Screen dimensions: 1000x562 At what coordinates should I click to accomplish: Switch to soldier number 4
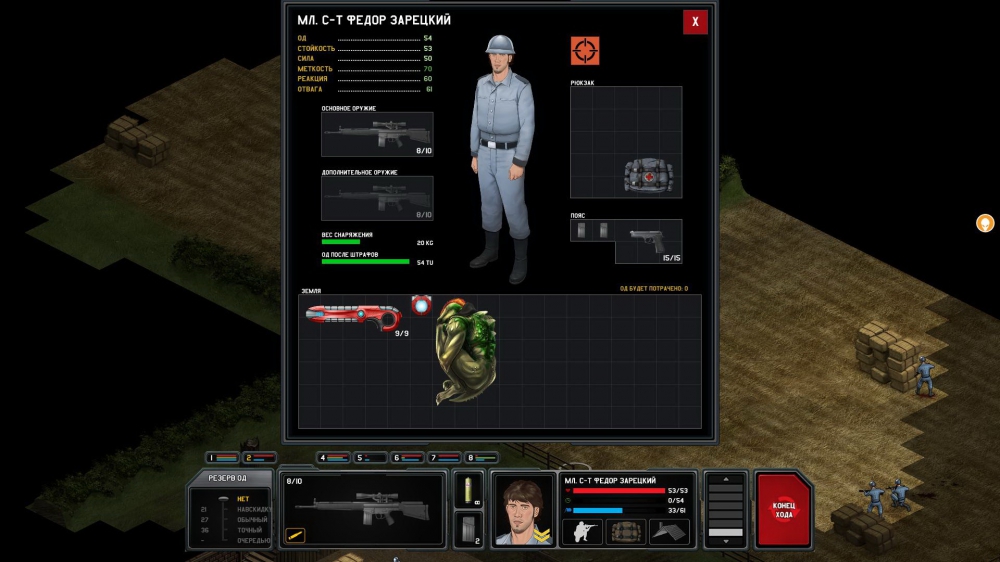pyautogui.click(x=333, y=458)
